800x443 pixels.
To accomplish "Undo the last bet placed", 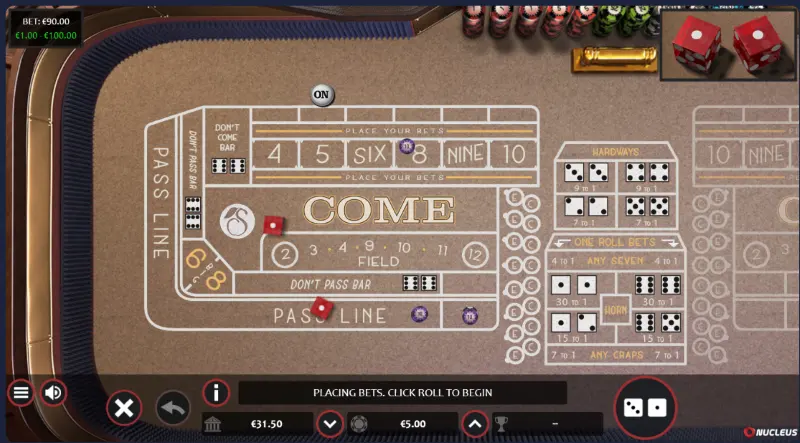I will (173, 408).
